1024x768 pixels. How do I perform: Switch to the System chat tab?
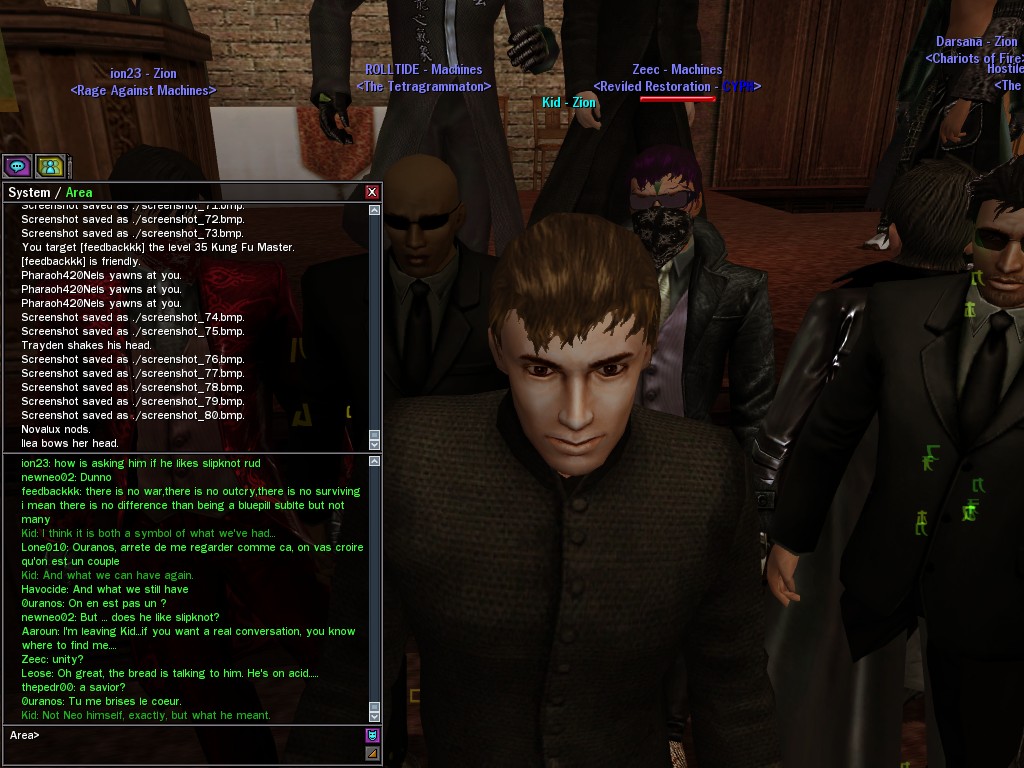point(28,193)
